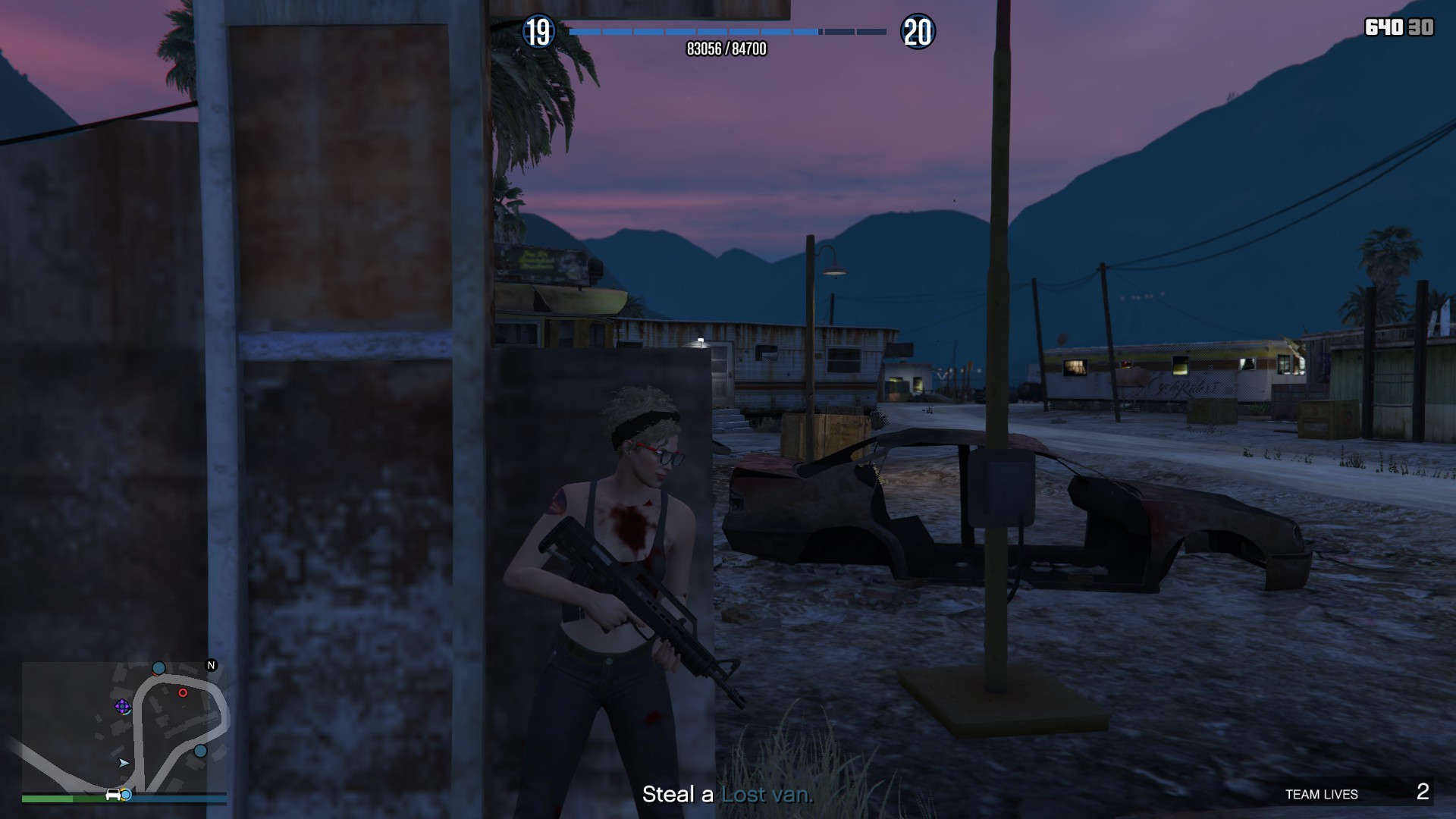Click the minimap in the corner
The width and height of the screenshot is (1456, 819).
point(124,726)
